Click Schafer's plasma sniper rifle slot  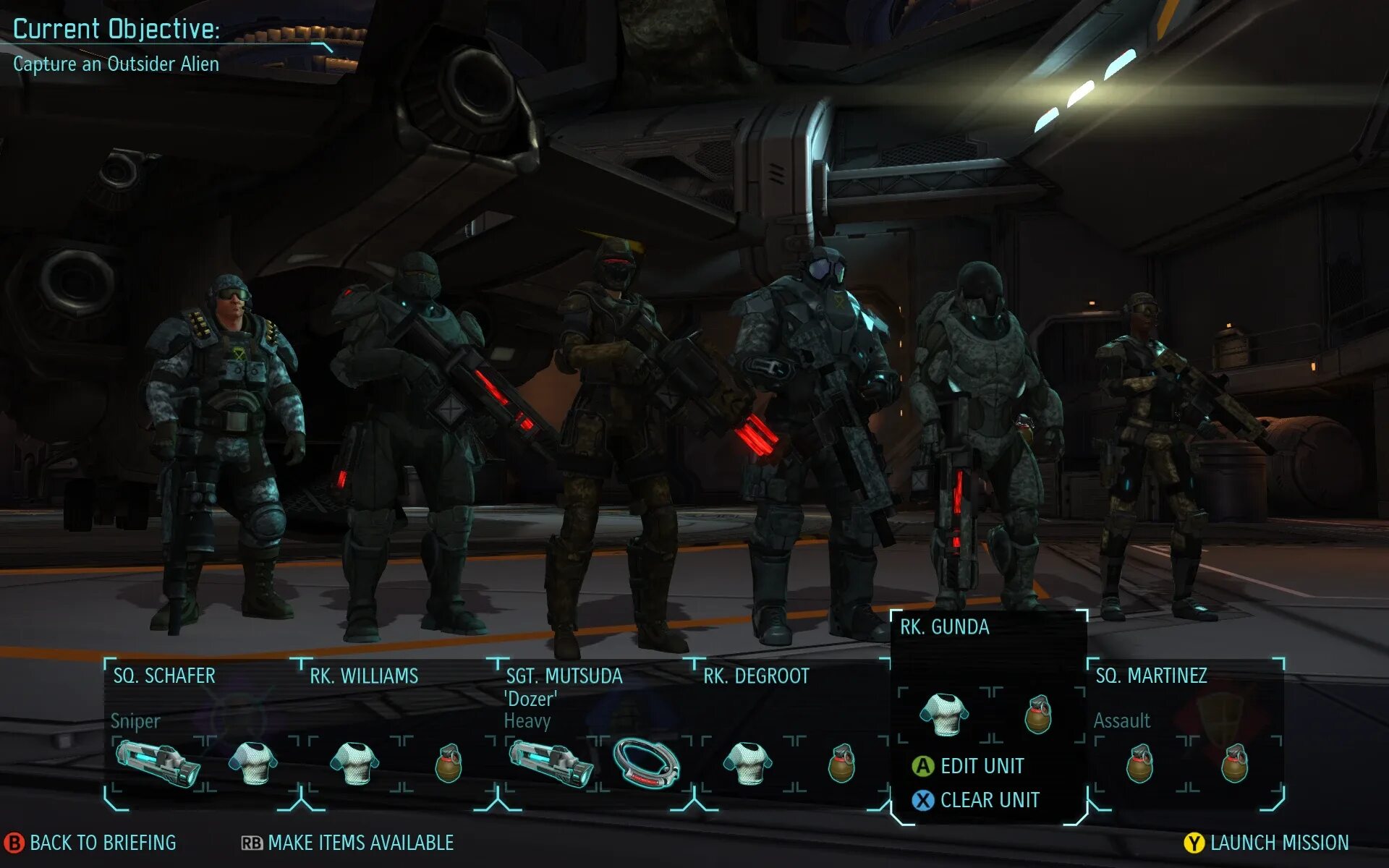point(158,764)
